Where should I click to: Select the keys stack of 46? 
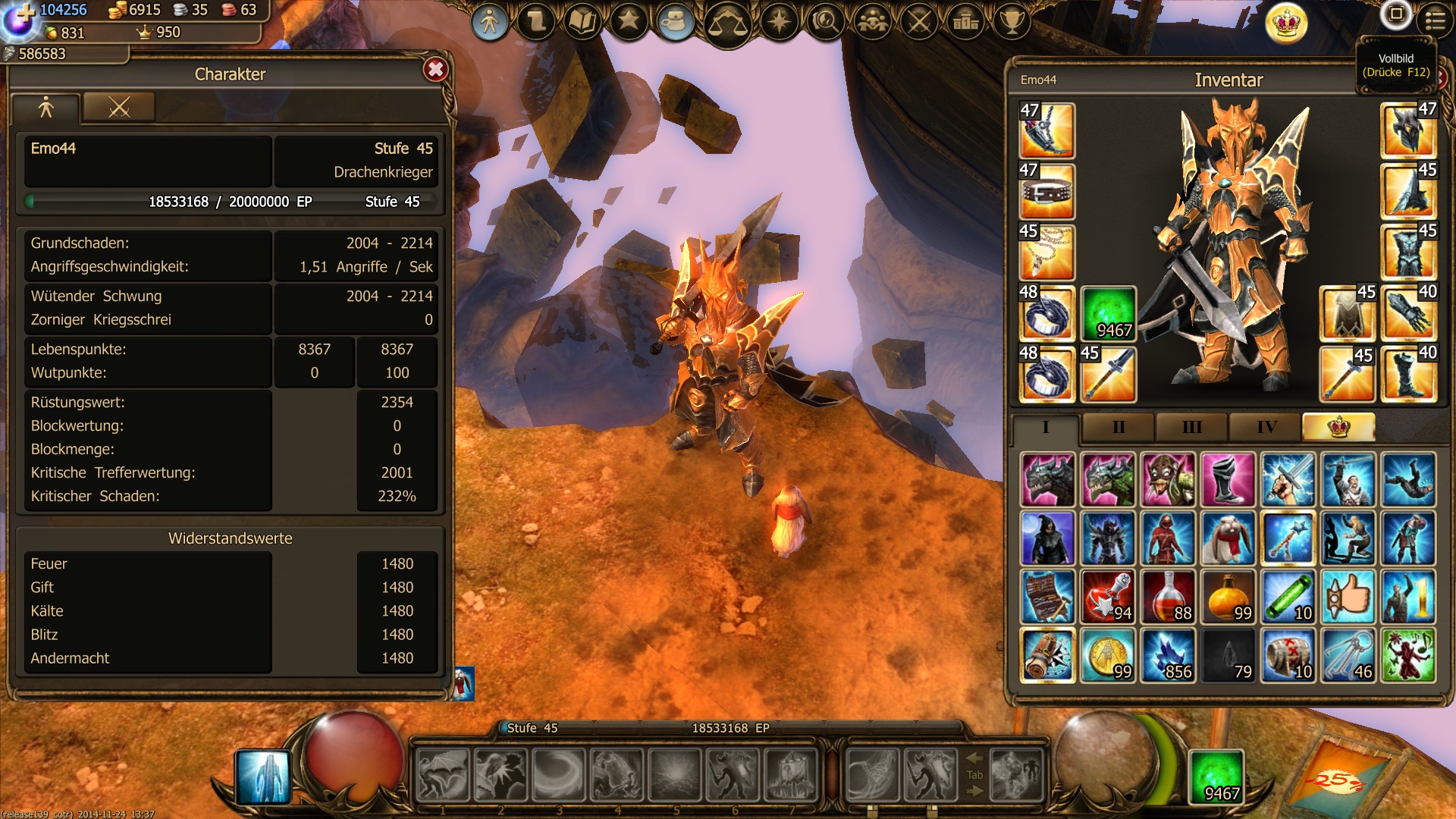pos(1348,656)
